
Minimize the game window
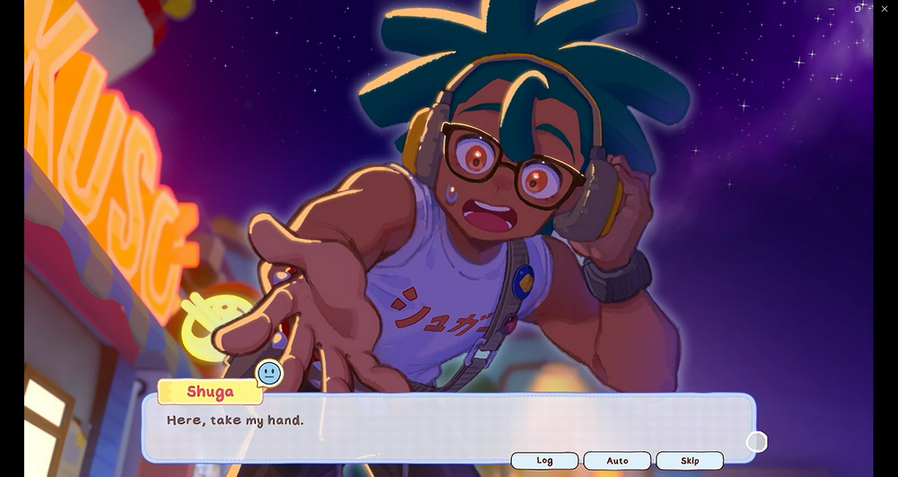[x=832, y=9]
